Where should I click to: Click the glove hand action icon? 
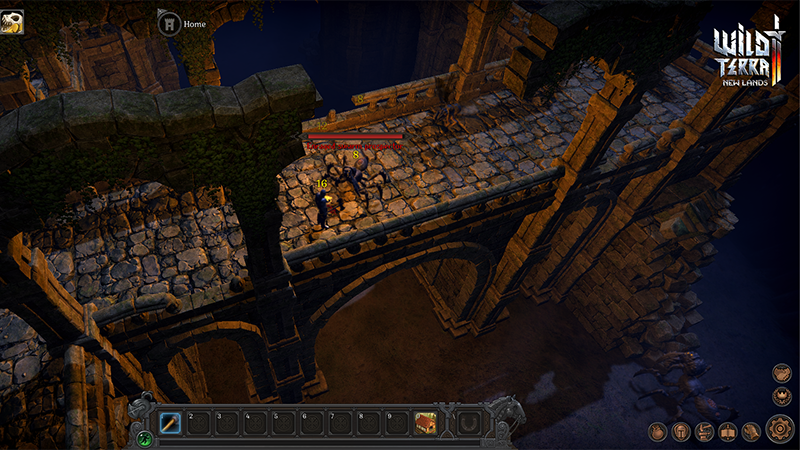coord(750,432)
